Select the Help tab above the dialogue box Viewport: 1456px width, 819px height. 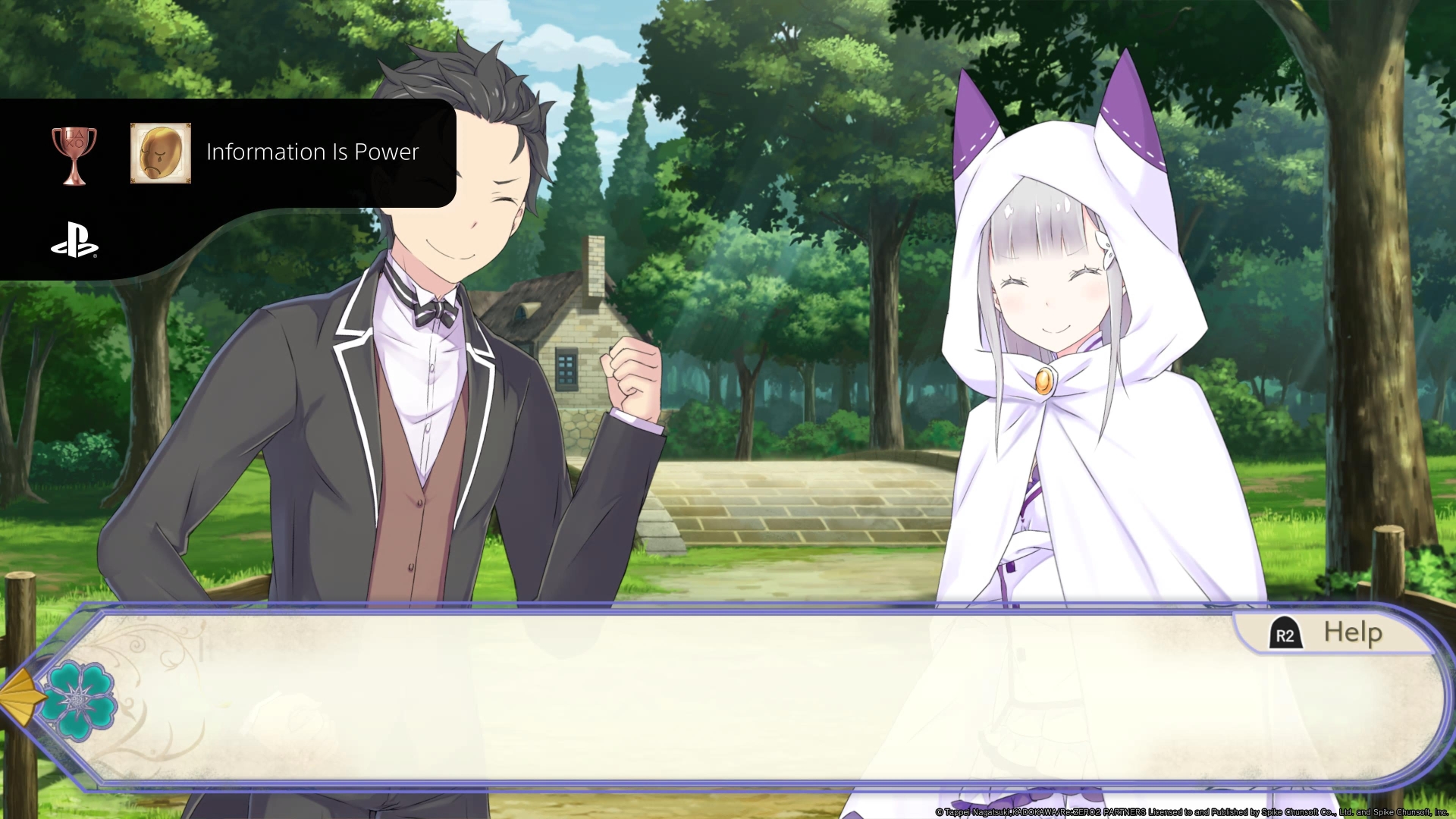(x=1324, y=634)
